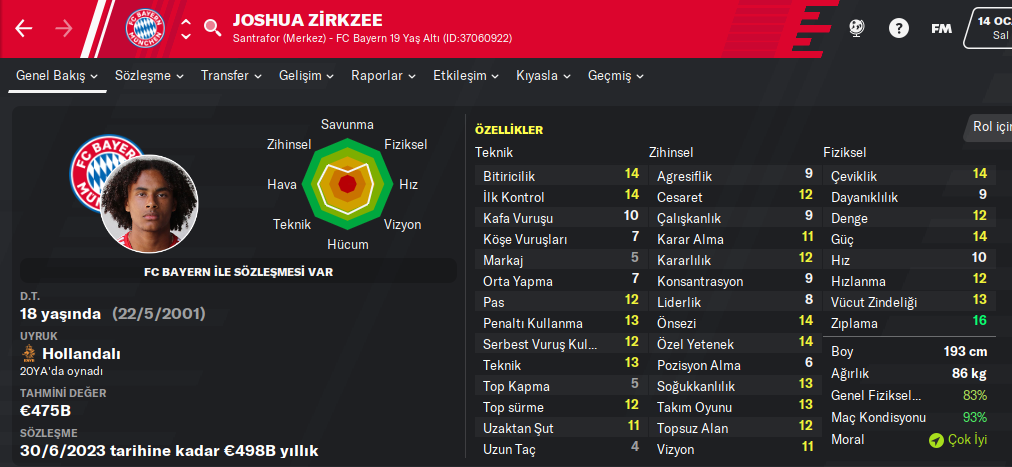Open the Rol için dropdown
Screen dimensions: 1012x467
tap(990, 127)
